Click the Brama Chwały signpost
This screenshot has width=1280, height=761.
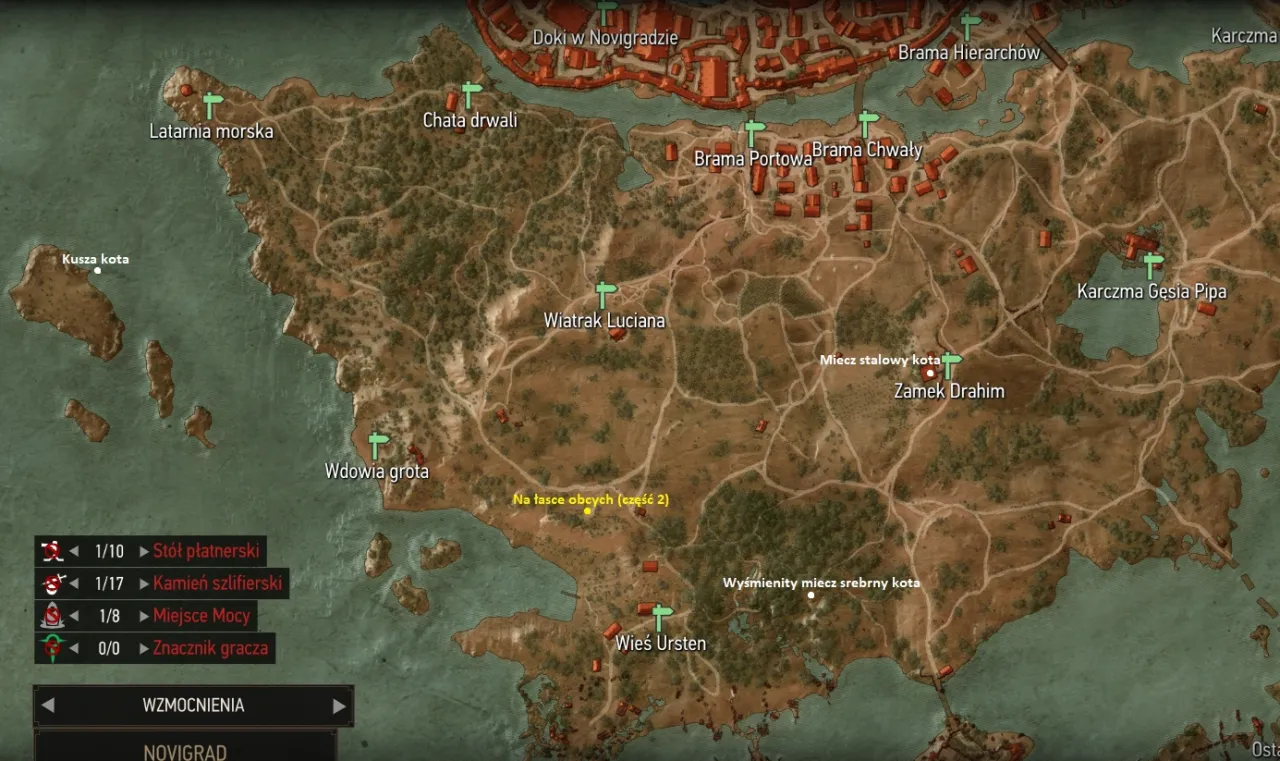tap(868, 124)
